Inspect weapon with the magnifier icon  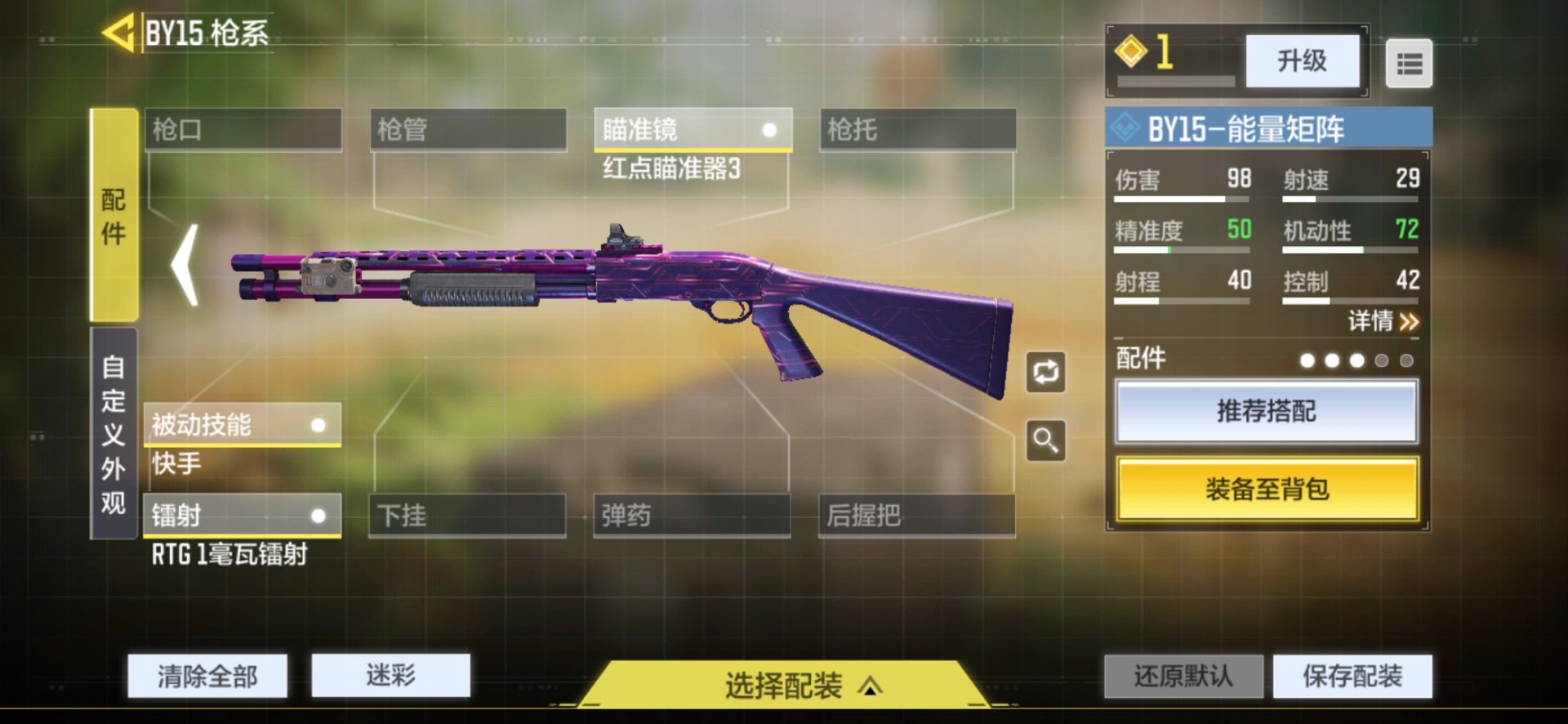tap(1046, 441)
